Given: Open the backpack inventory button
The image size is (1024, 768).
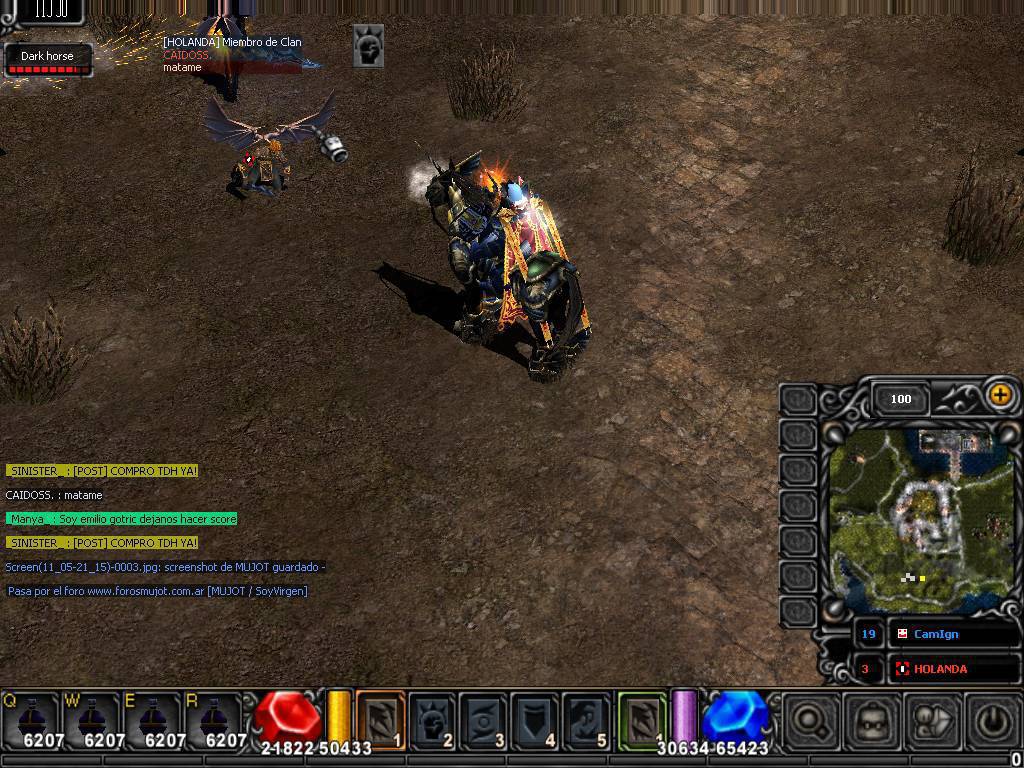Looking at the screenshot, I should coord(871,722).
